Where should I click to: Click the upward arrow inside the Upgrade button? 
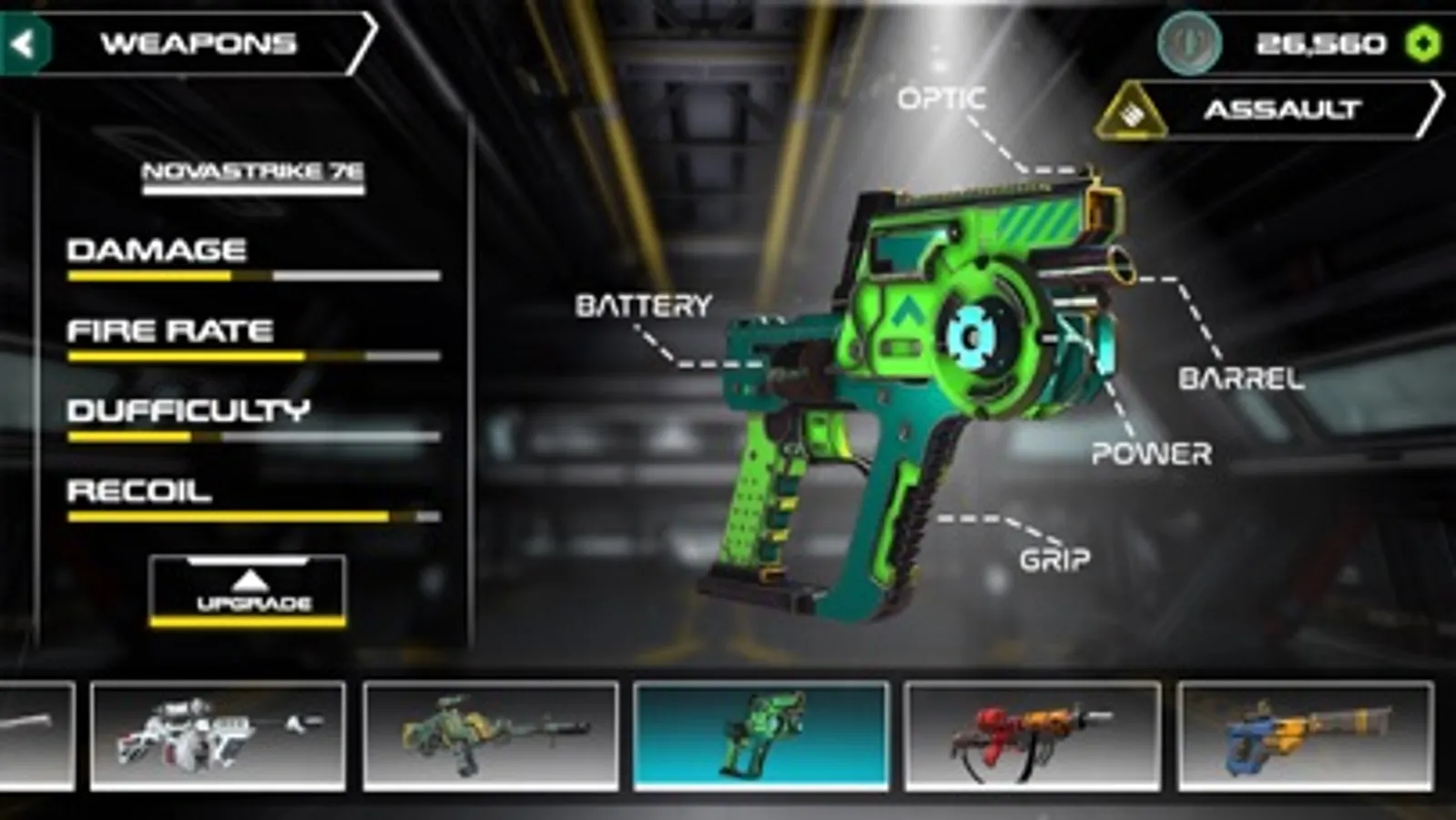pos(251,580)
